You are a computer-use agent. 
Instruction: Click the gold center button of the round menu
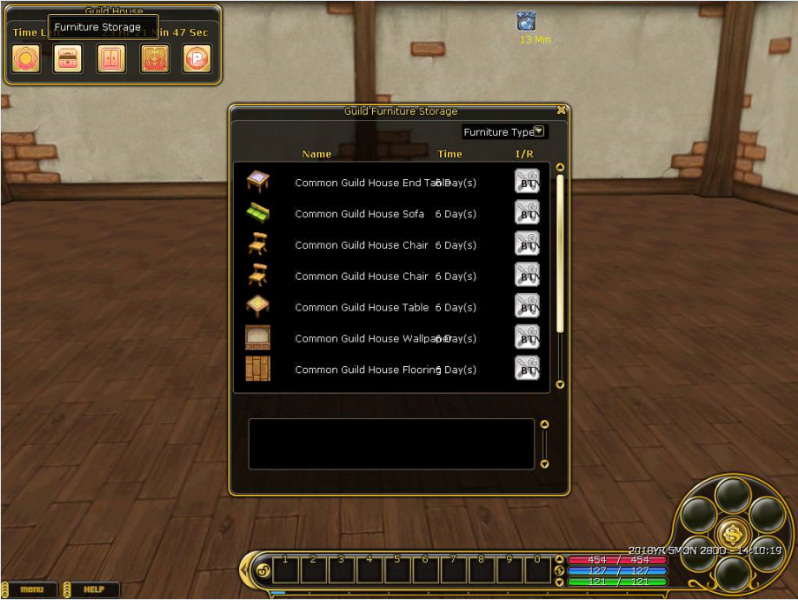pyautogui.click(x=731, y=533)
